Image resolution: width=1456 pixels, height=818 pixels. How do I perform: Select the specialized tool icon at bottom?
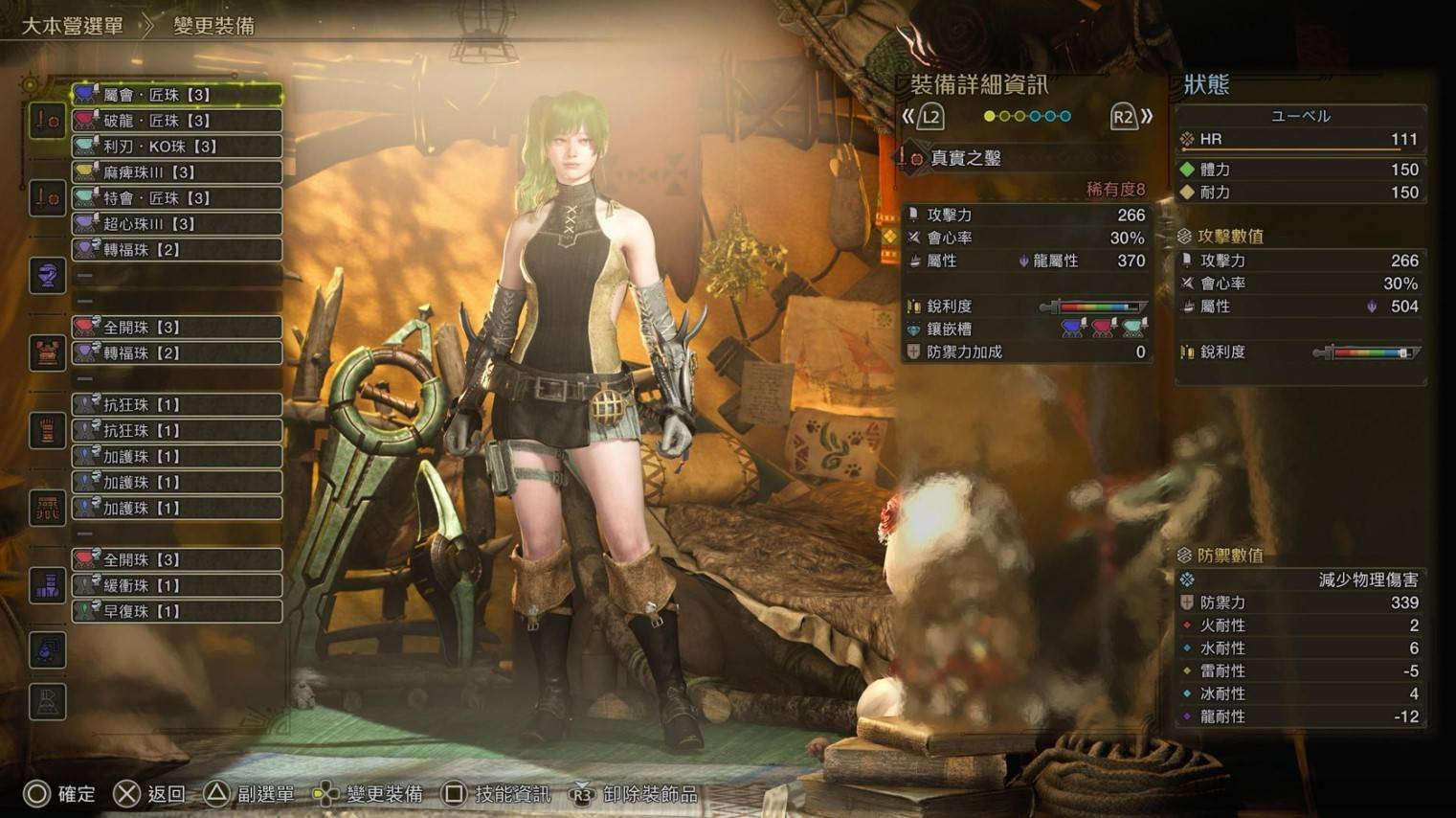(47, 702)
